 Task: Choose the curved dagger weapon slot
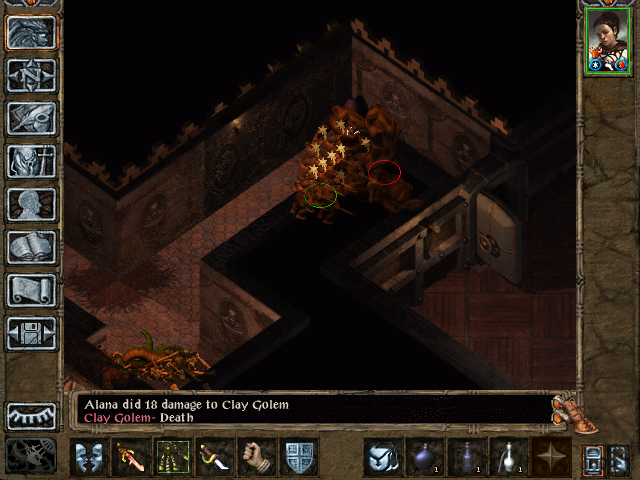click(214, 457)
